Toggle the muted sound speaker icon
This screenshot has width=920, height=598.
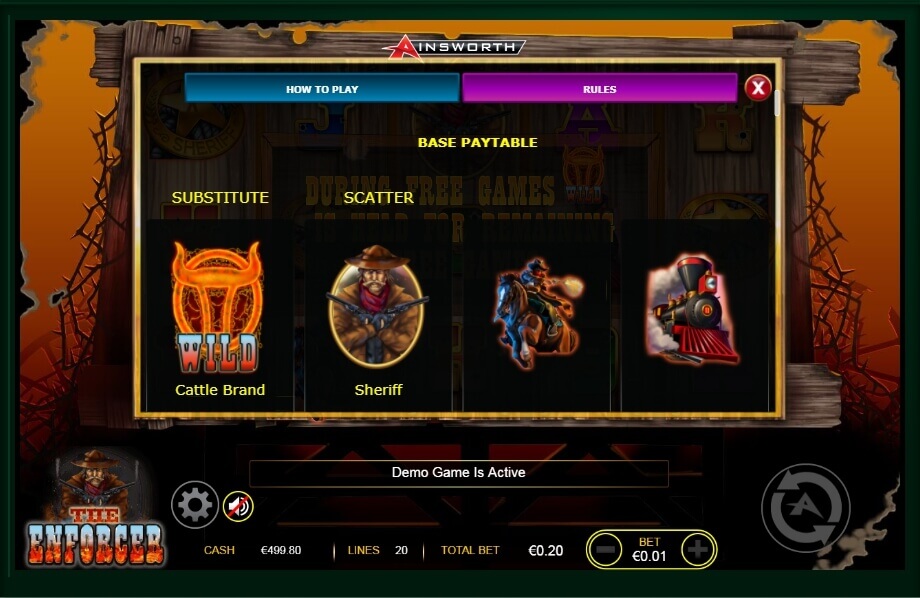238,507
